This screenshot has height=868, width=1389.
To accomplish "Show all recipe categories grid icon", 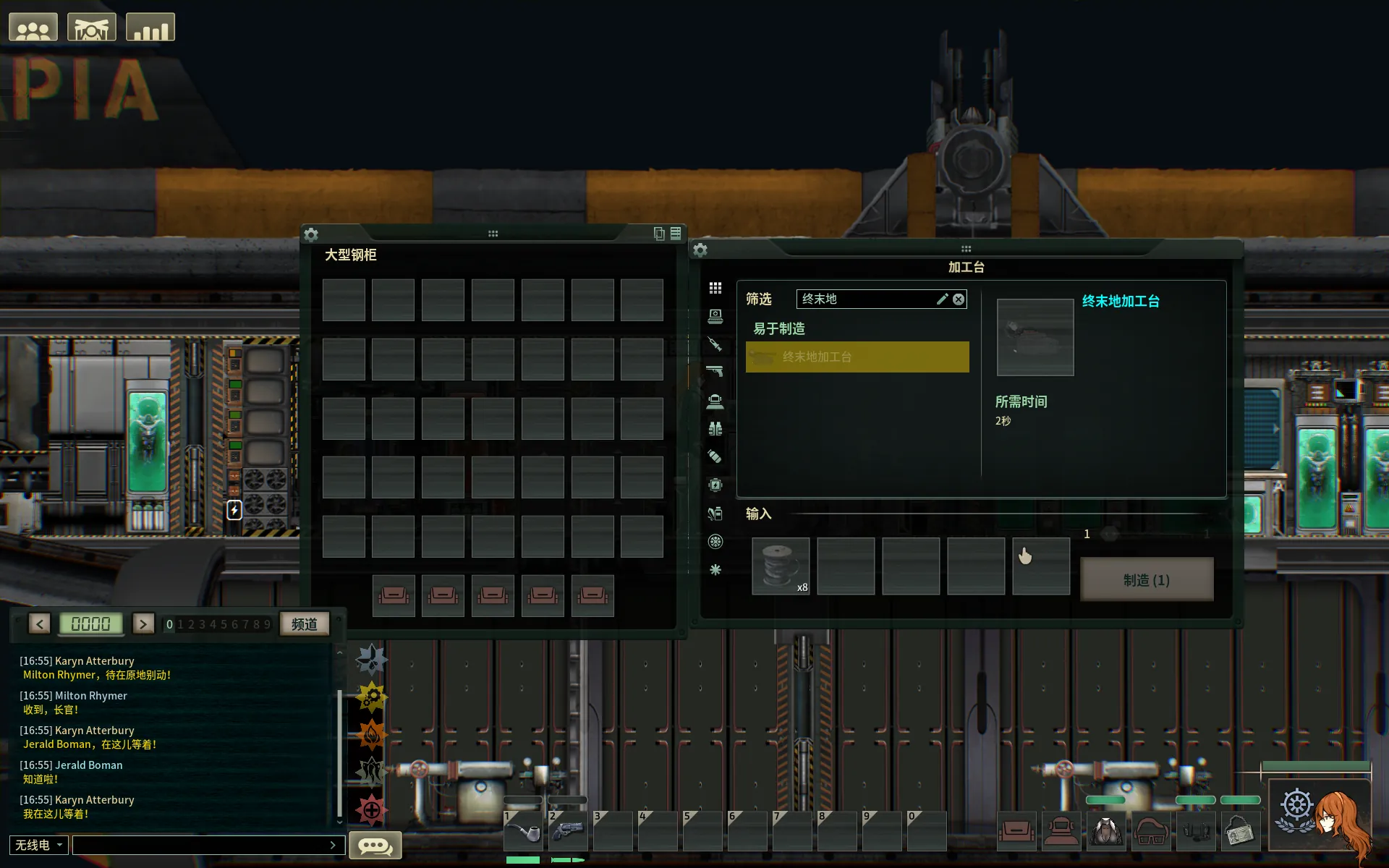I will point(715,288).
